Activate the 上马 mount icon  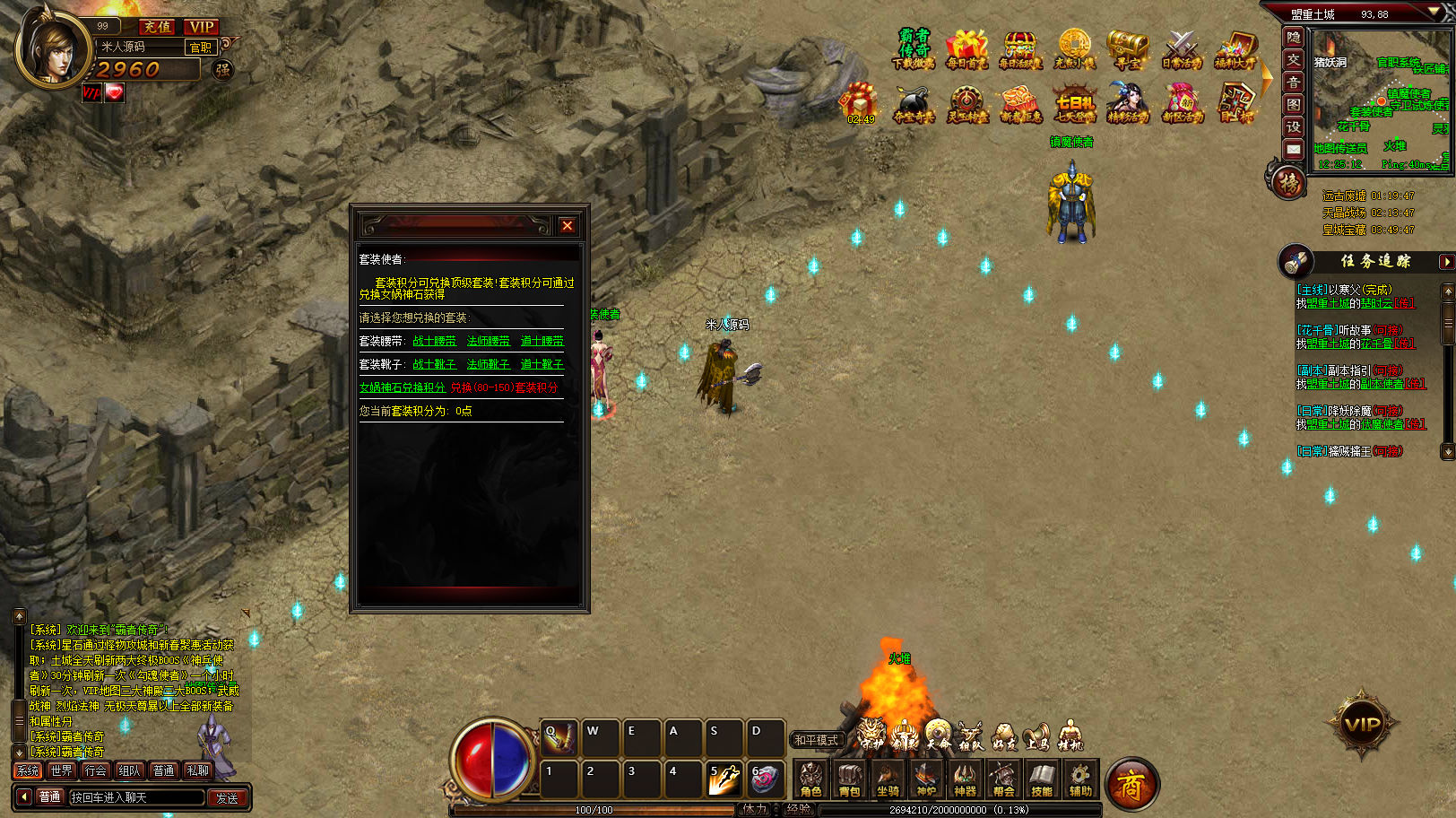coord(1037,737)
